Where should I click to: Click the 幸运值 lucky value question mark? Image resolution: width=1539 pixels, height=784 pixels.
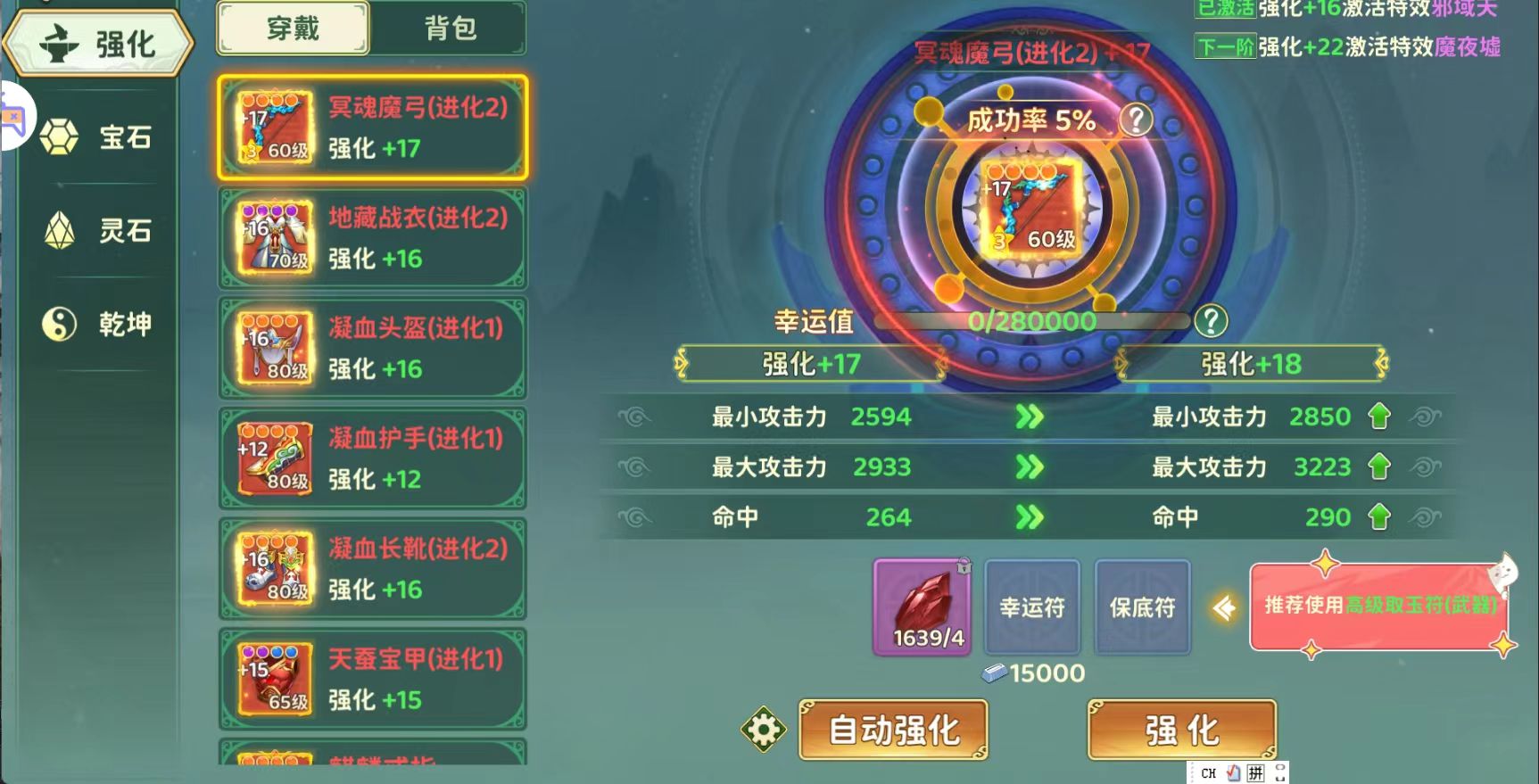tap(1211, 321)
